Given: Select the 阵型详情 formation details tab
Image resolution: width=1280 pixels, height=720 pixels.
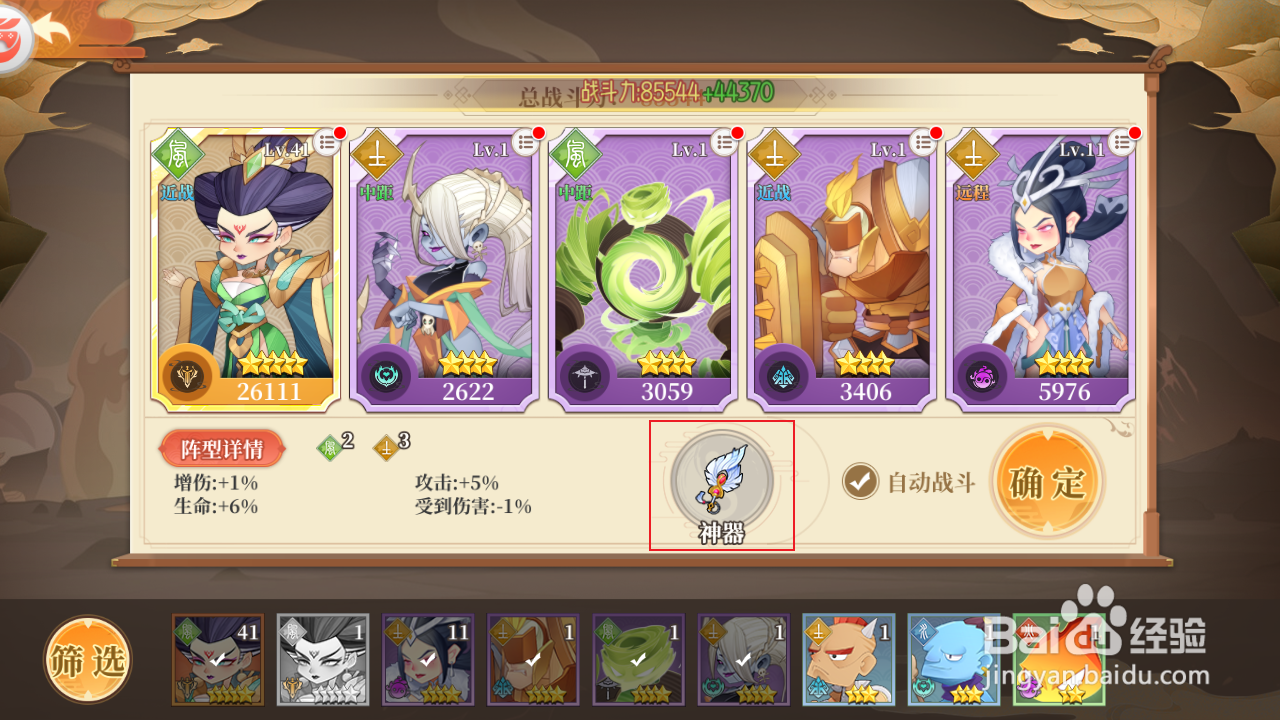Looking at the screenshot, I should coord(223,447).
